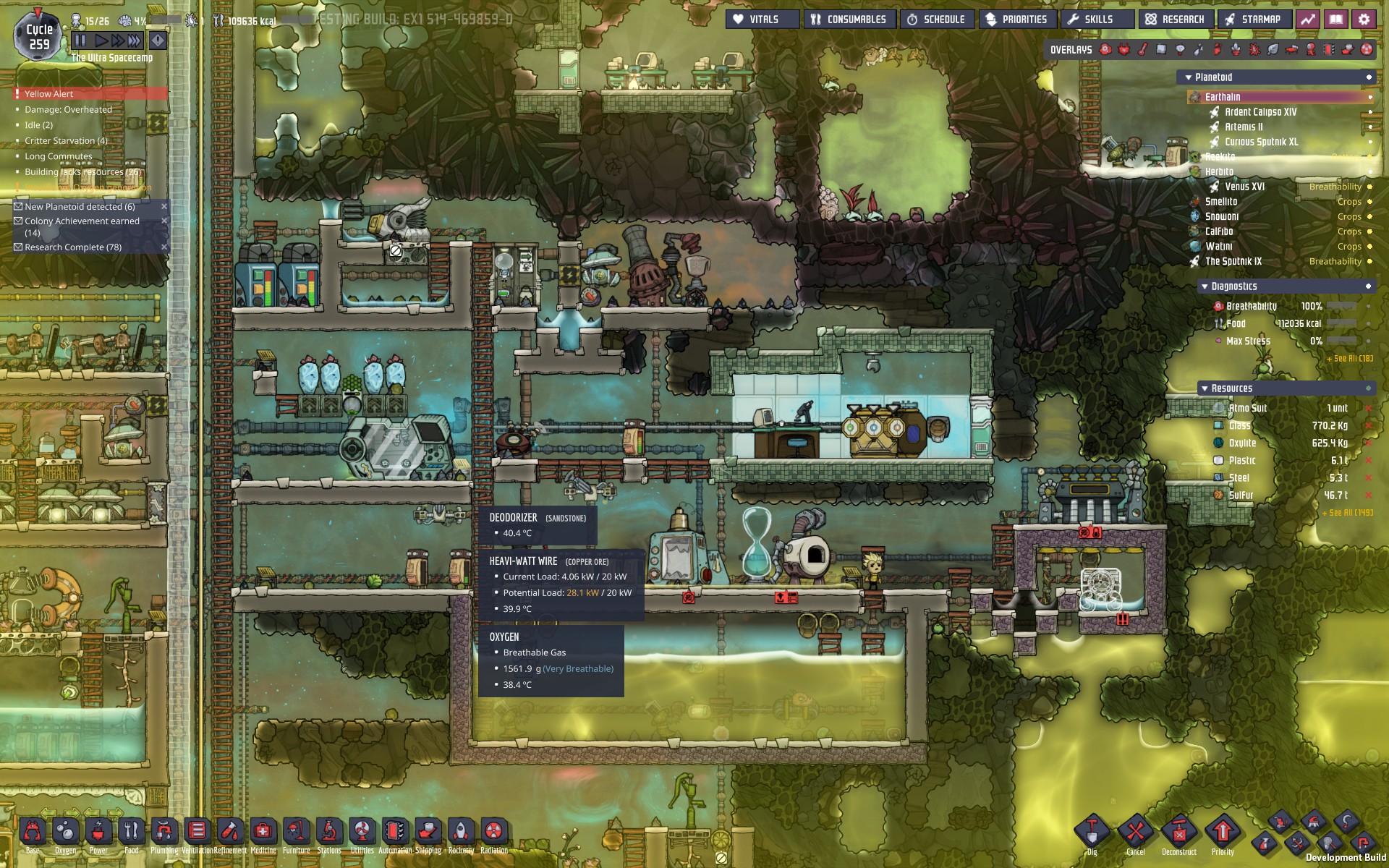The height and width of the screenshot is (868, 1389).
Task: Pause the game with the pause button
Action: [80, 41]
